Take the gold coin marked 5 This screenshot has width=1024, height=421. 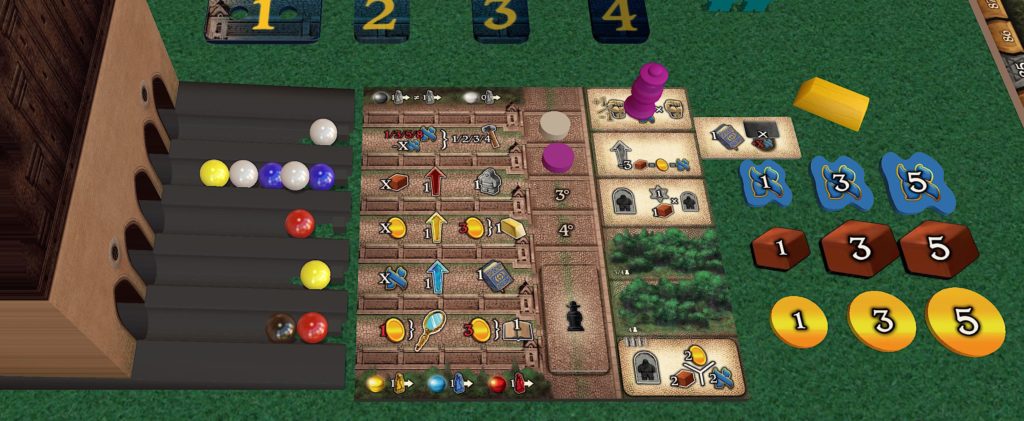(965, 321)
